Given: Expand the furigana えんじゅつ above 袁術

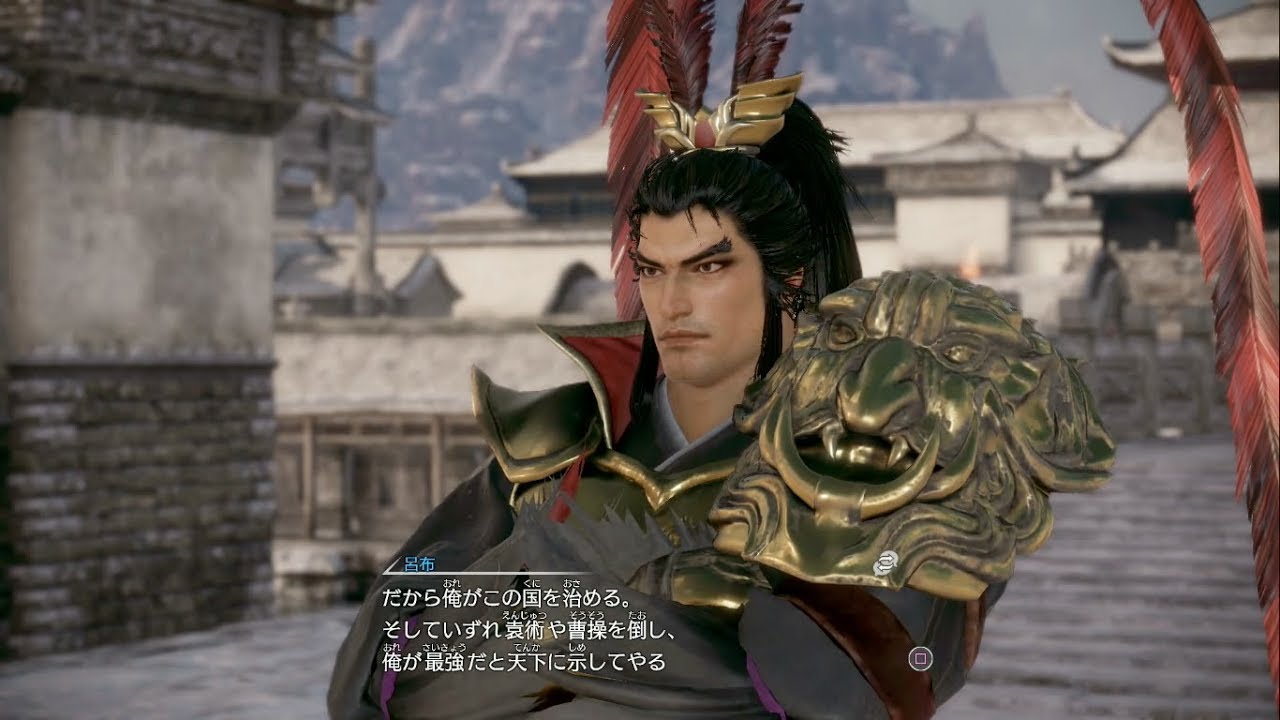Looking at the screenshot, I should pos(523,615).
